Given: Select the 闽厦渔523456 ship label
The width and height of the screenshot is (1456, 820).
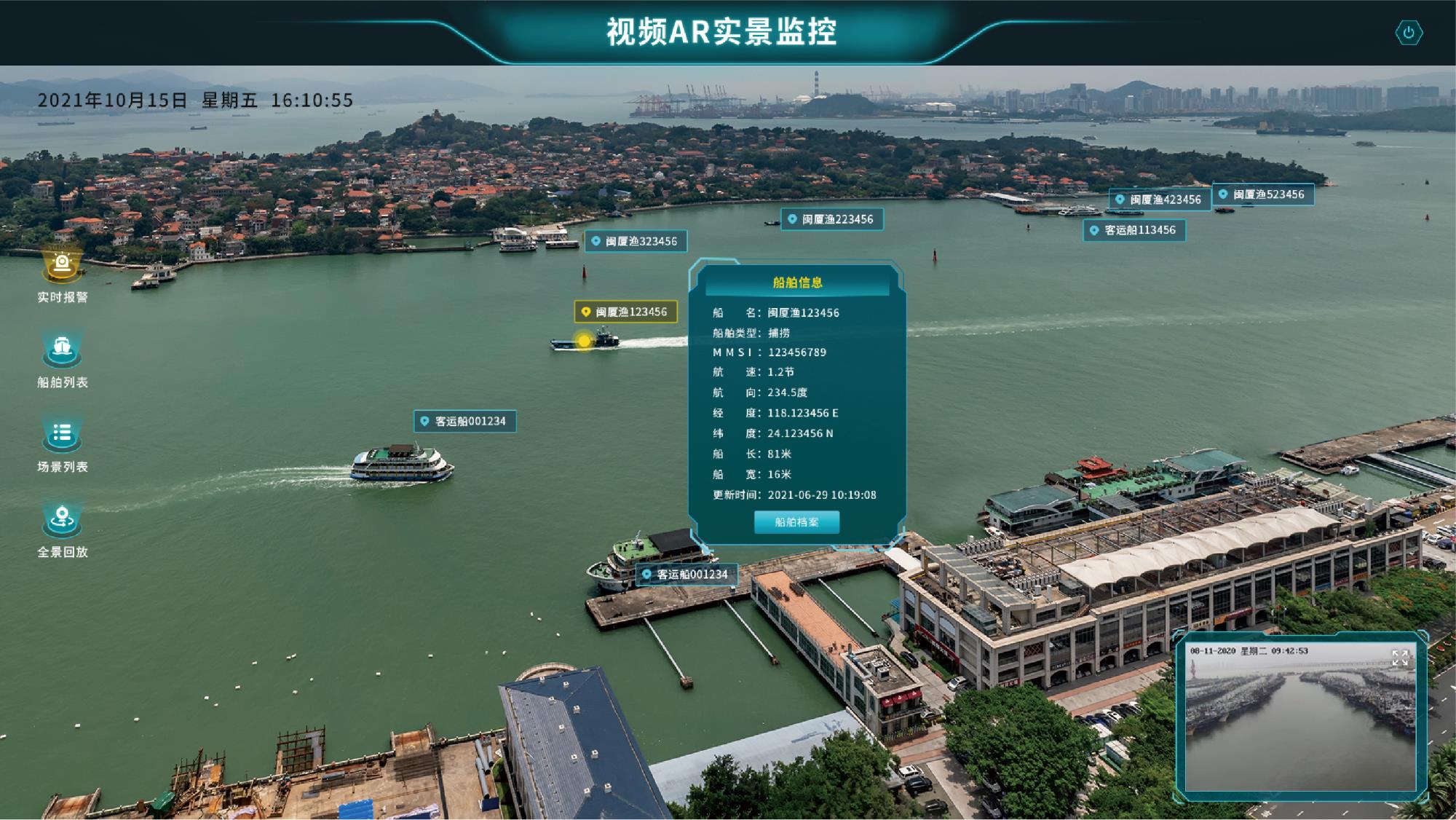Looking at the screenshot, I should click(x=1263, y=194).
